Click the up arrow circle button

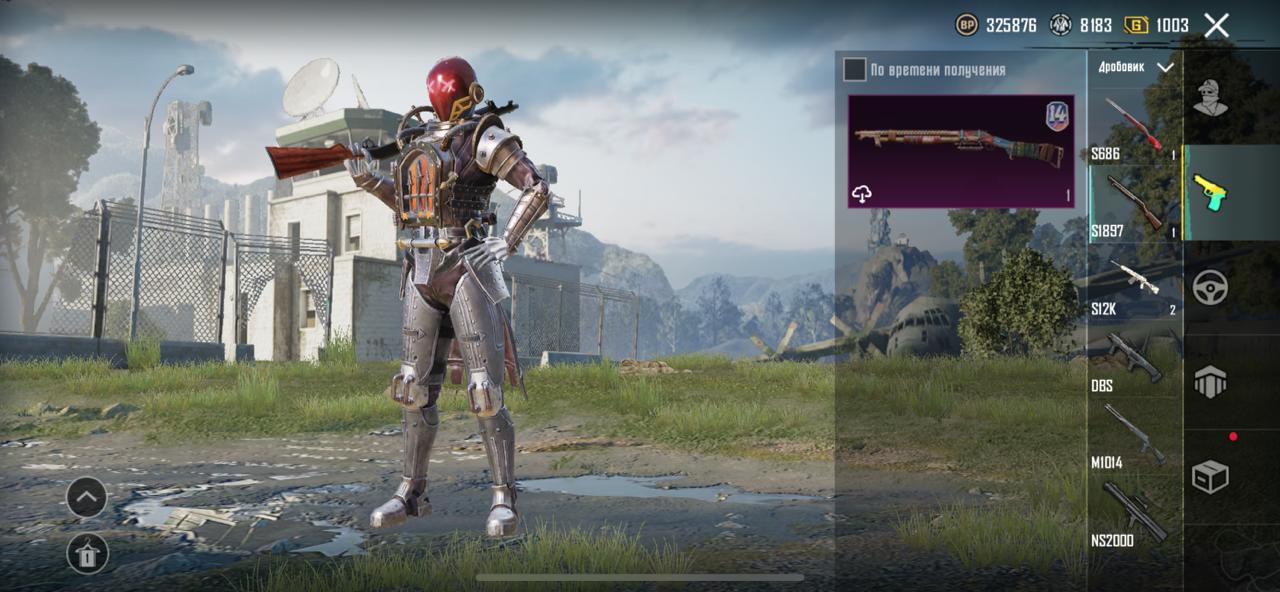click(x=87, y=497)
